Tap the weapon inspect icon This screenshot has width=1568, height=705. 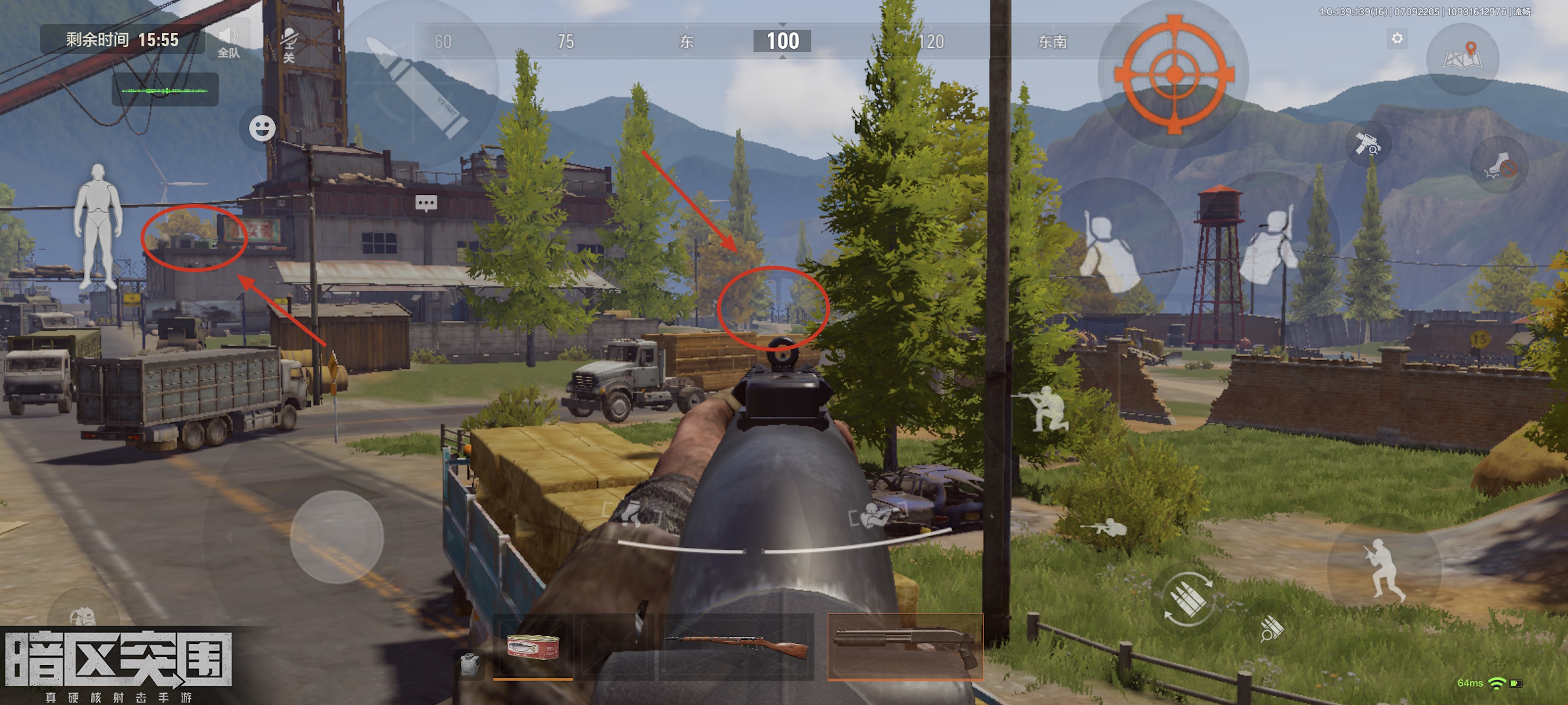[1367, 144]
